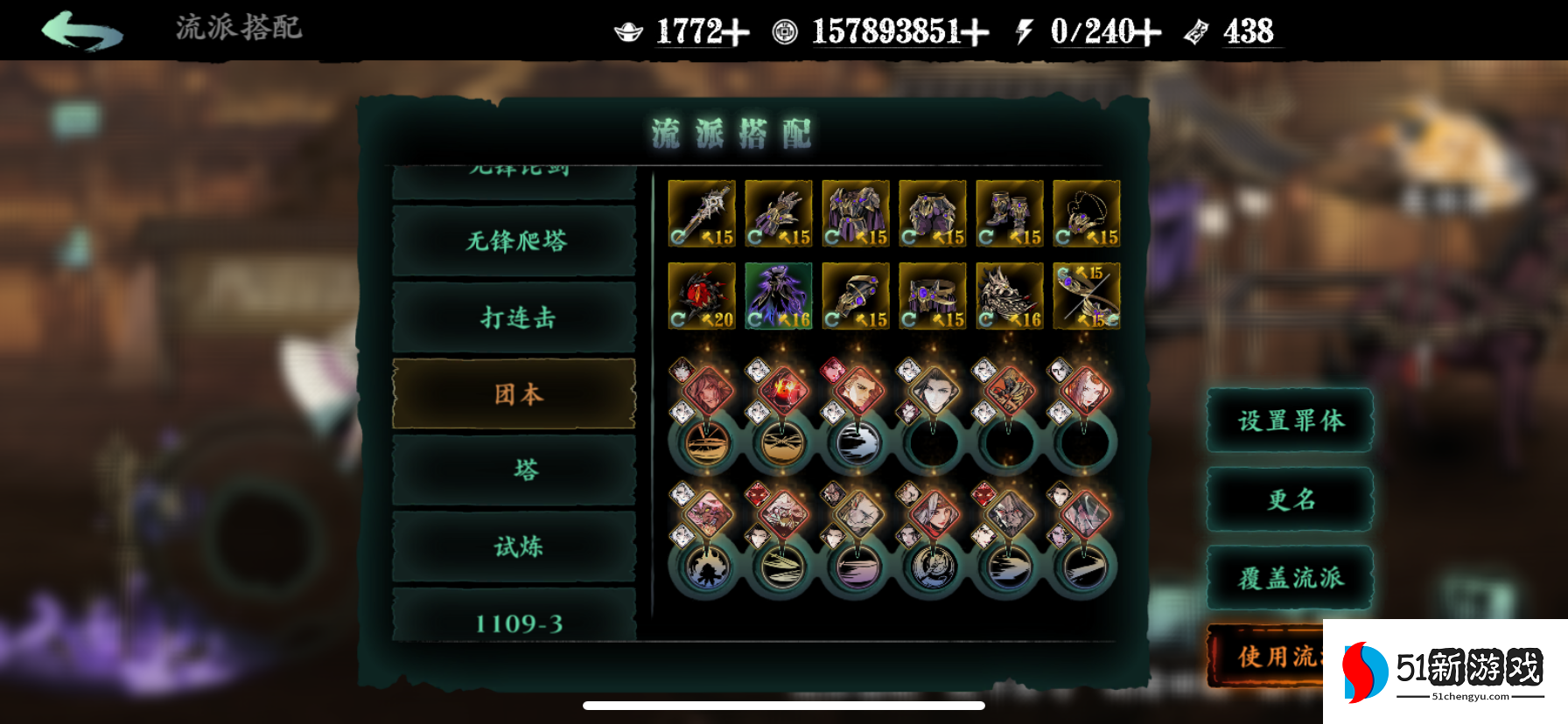Inspect the purple cloaked figure equipment
This screenshot has height=724, width=1568.
(779, 296)
